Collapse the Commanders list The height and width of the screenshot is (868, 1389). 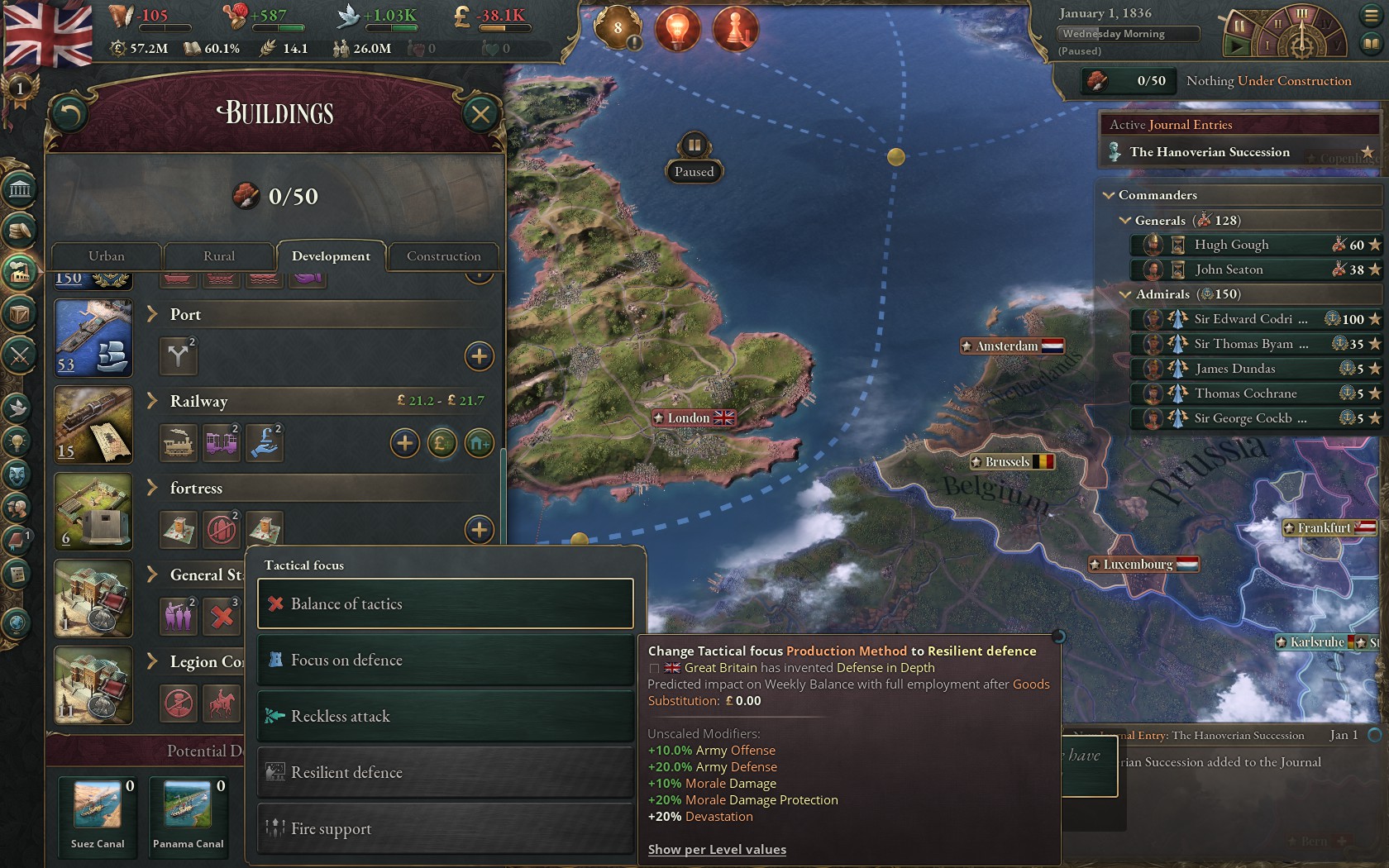(1109, 195)
